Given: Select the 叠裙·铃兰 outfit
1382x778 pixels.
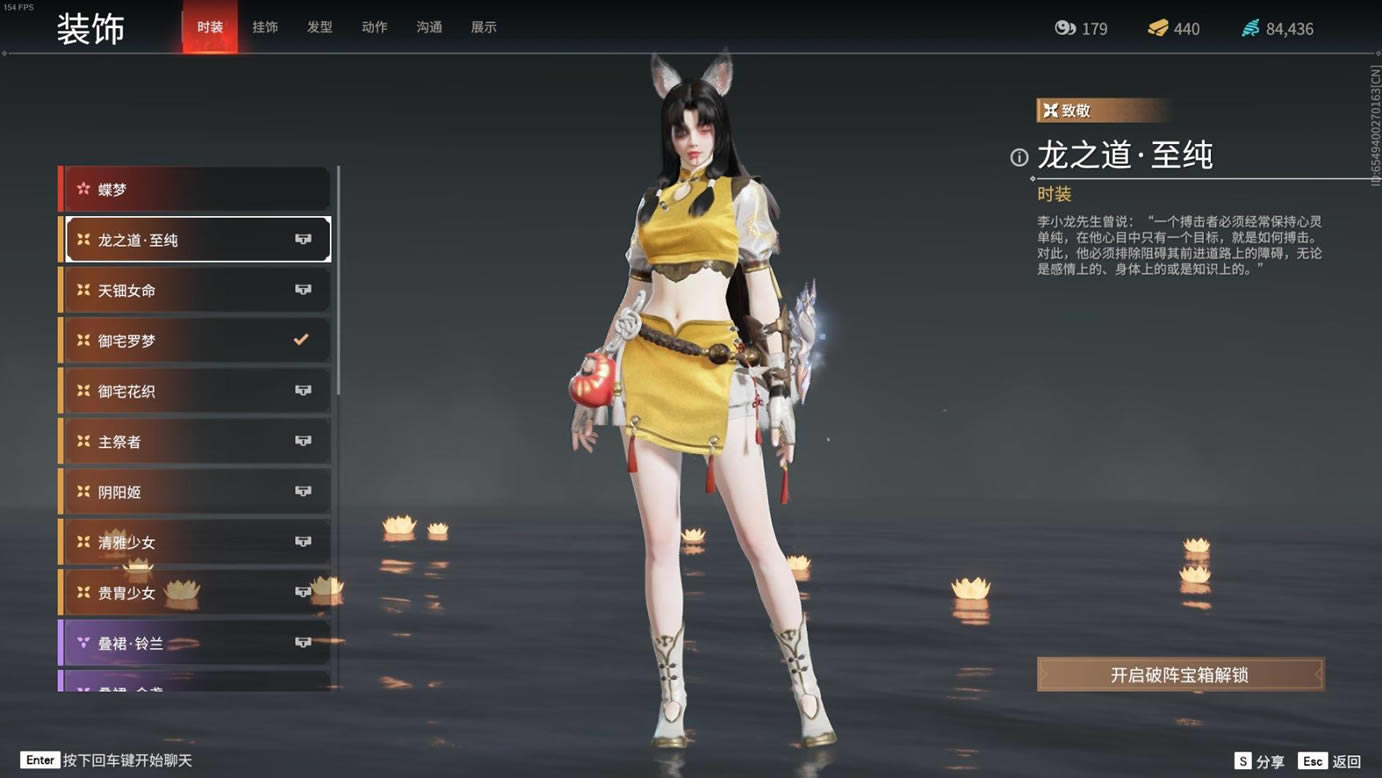Looking at the screenshot, I should point(196,643).
